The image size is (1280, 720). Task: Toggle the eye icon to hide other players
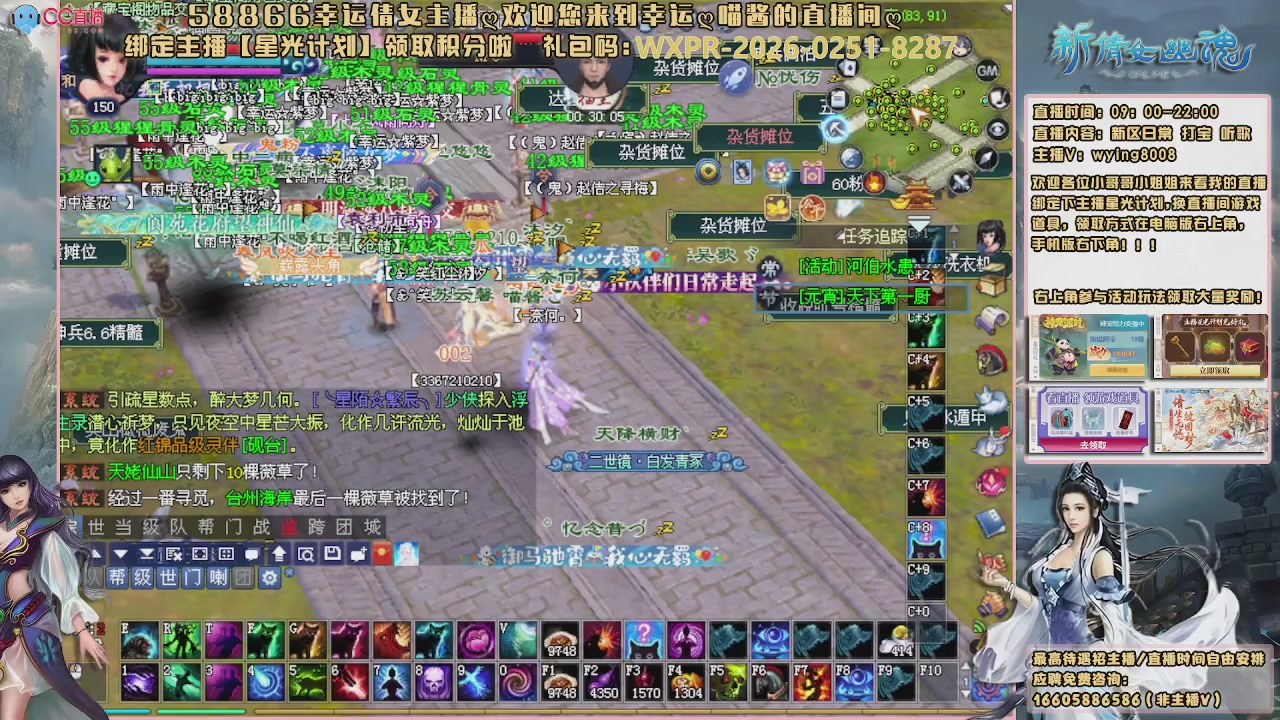pyautogui.click(x=998, y=128)
